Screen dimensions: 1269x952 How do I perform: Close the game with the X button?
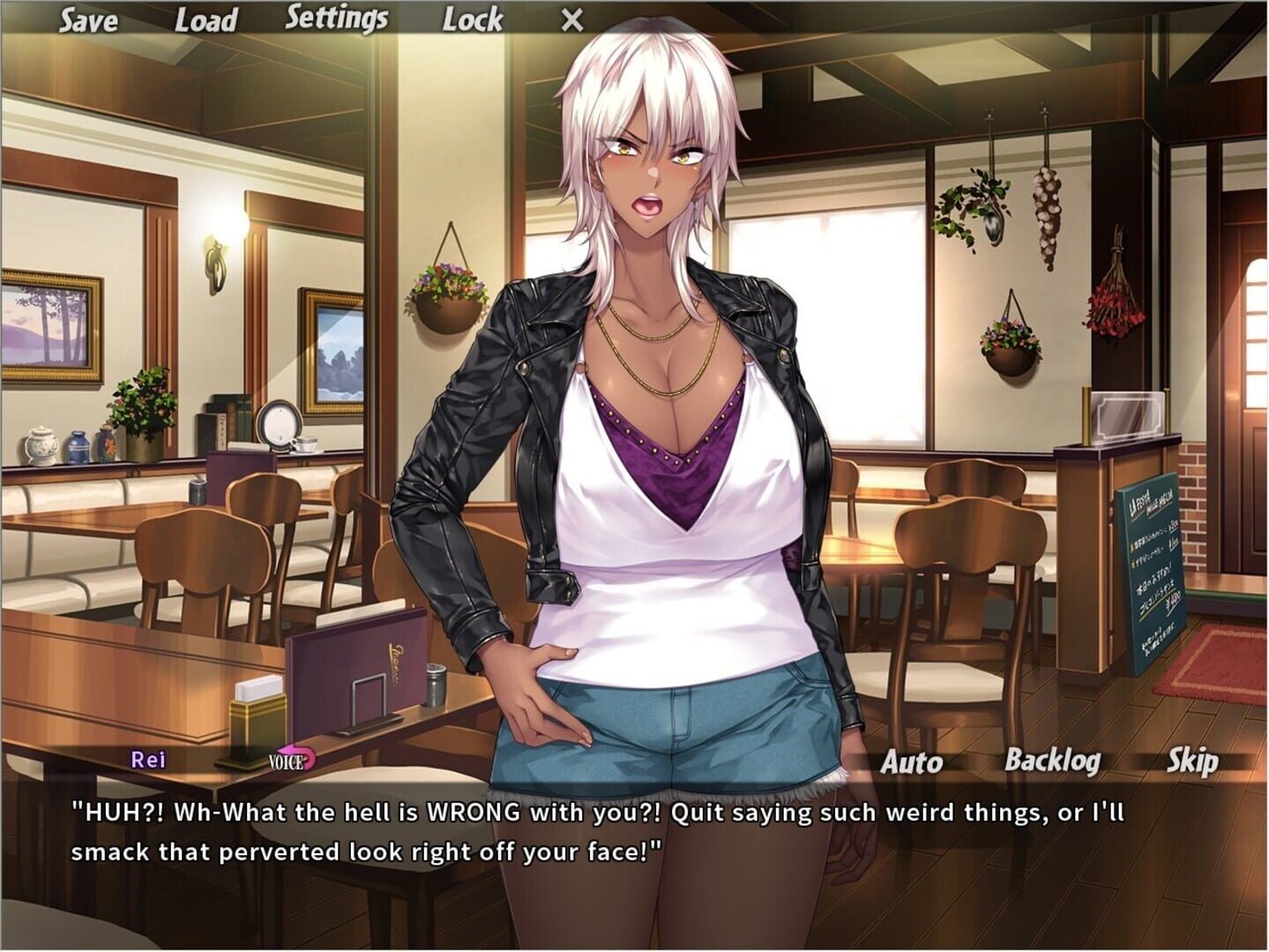[571, 18]
